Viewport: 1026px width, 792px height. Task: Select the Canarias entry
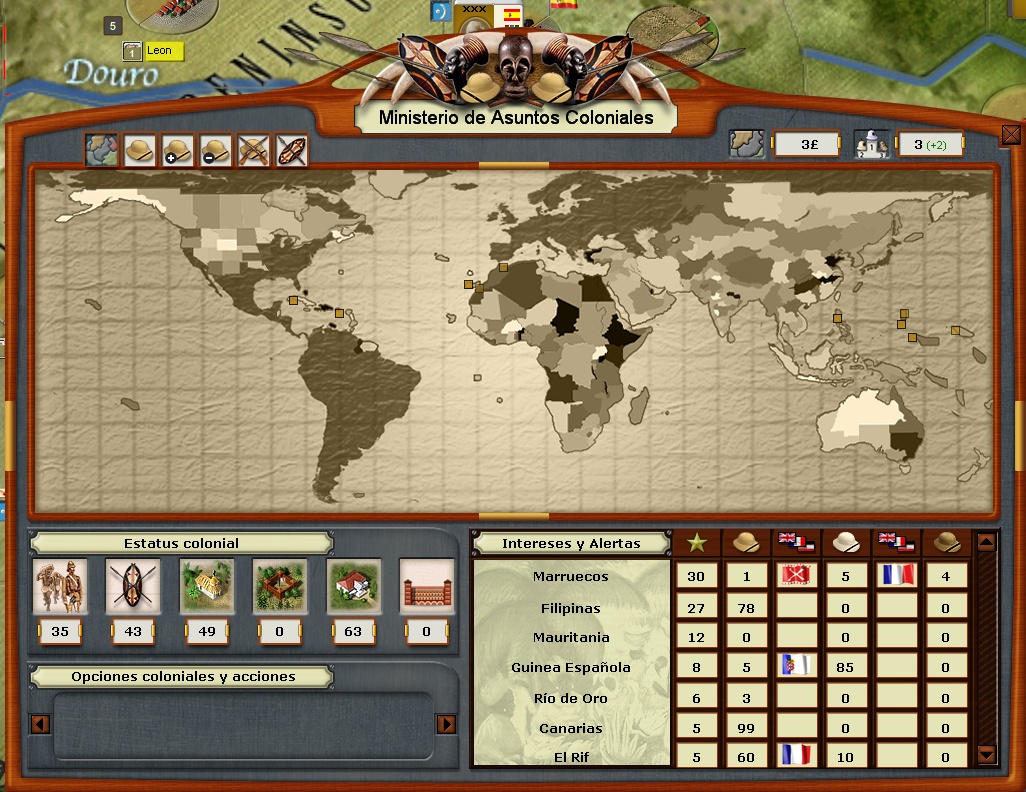pyautogui.click(x=570, y=728)
